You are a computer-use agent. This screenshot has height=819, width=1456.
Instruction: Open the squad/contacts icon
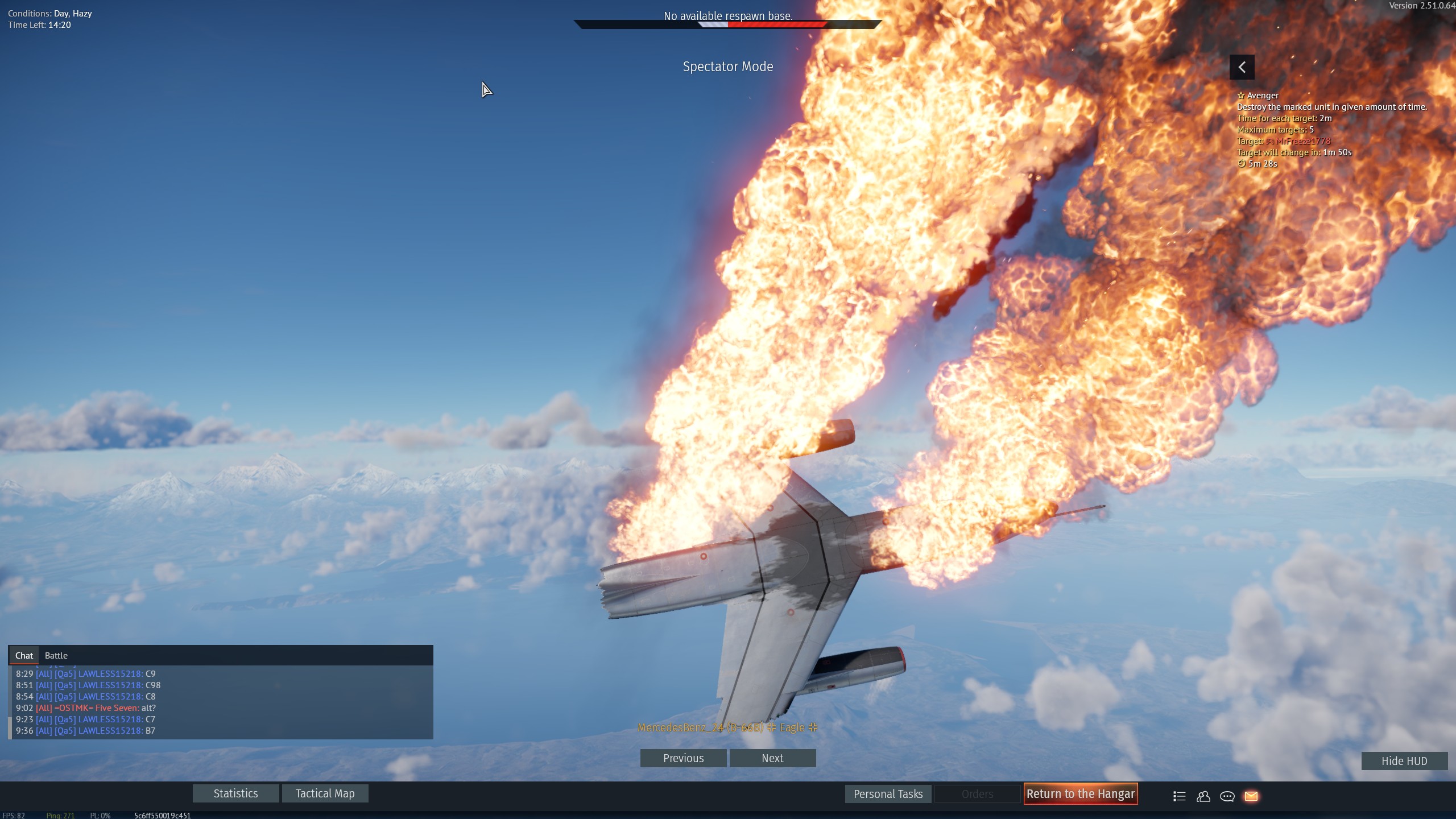coord(1203,796)
